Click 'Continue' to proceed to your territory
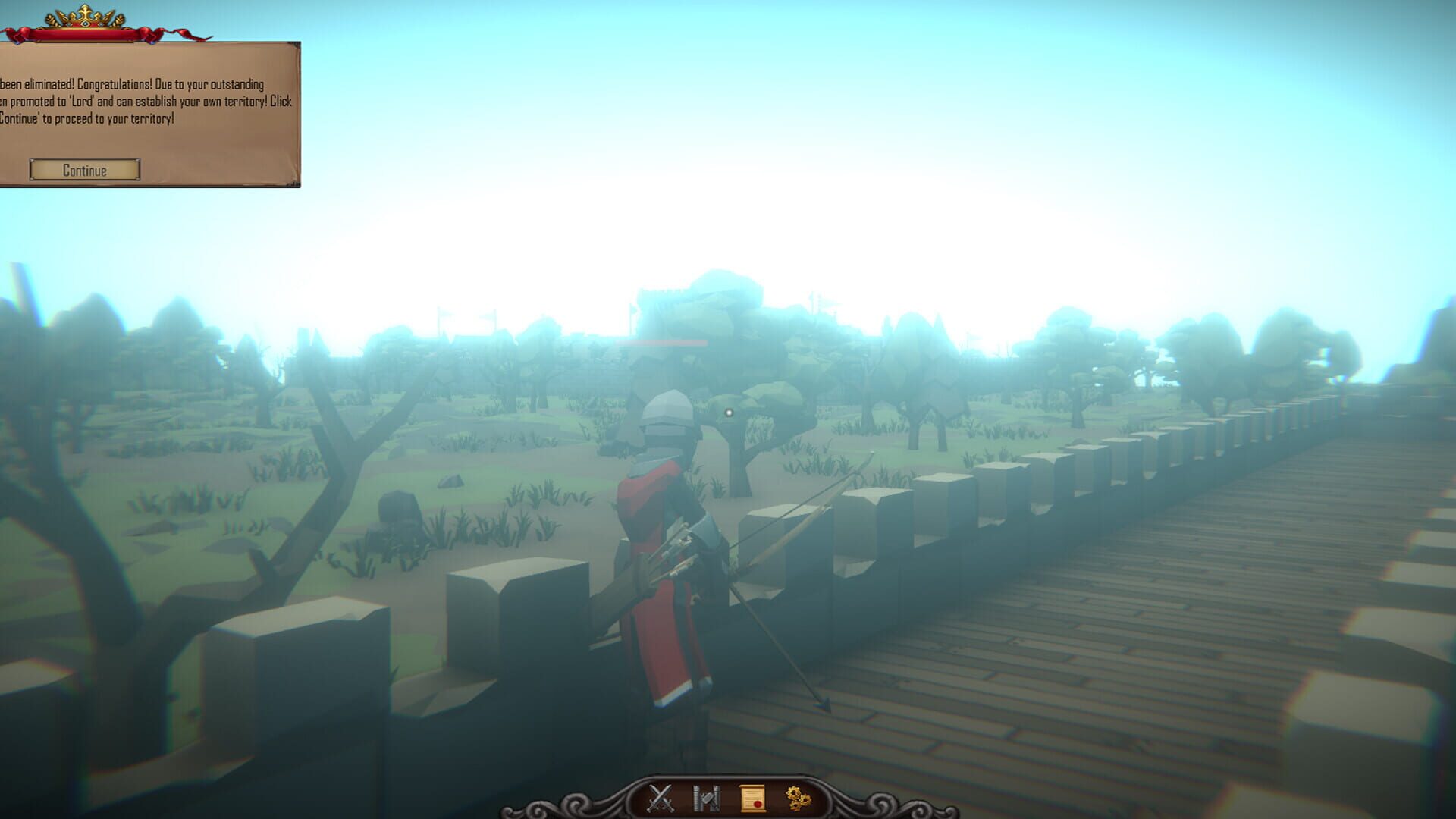1456x819 pixels. click(84, 170)
